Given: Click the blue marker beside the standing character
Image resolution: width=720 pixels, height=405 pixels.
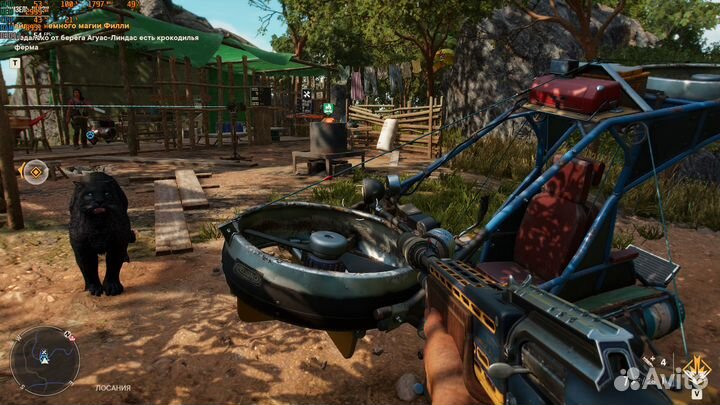Looking at the screenshot, I should click(x=90, y=134).
